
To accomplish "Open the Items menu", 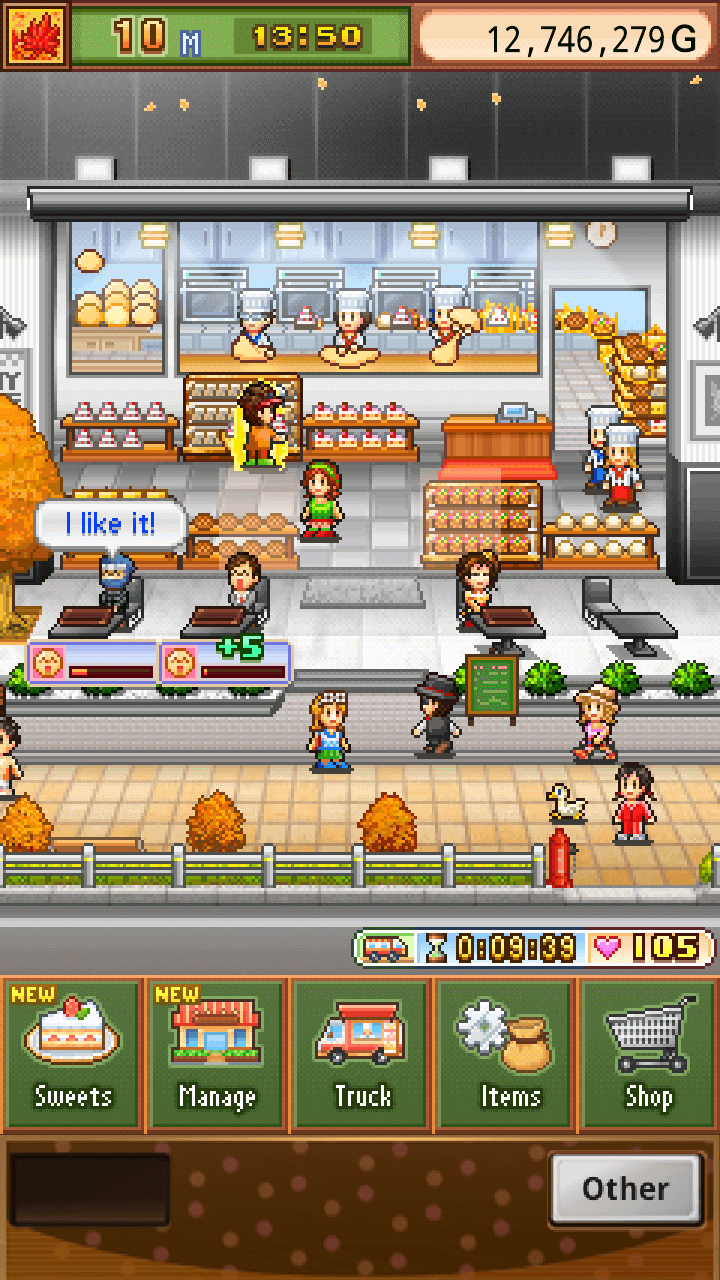I will (506, 1054).
